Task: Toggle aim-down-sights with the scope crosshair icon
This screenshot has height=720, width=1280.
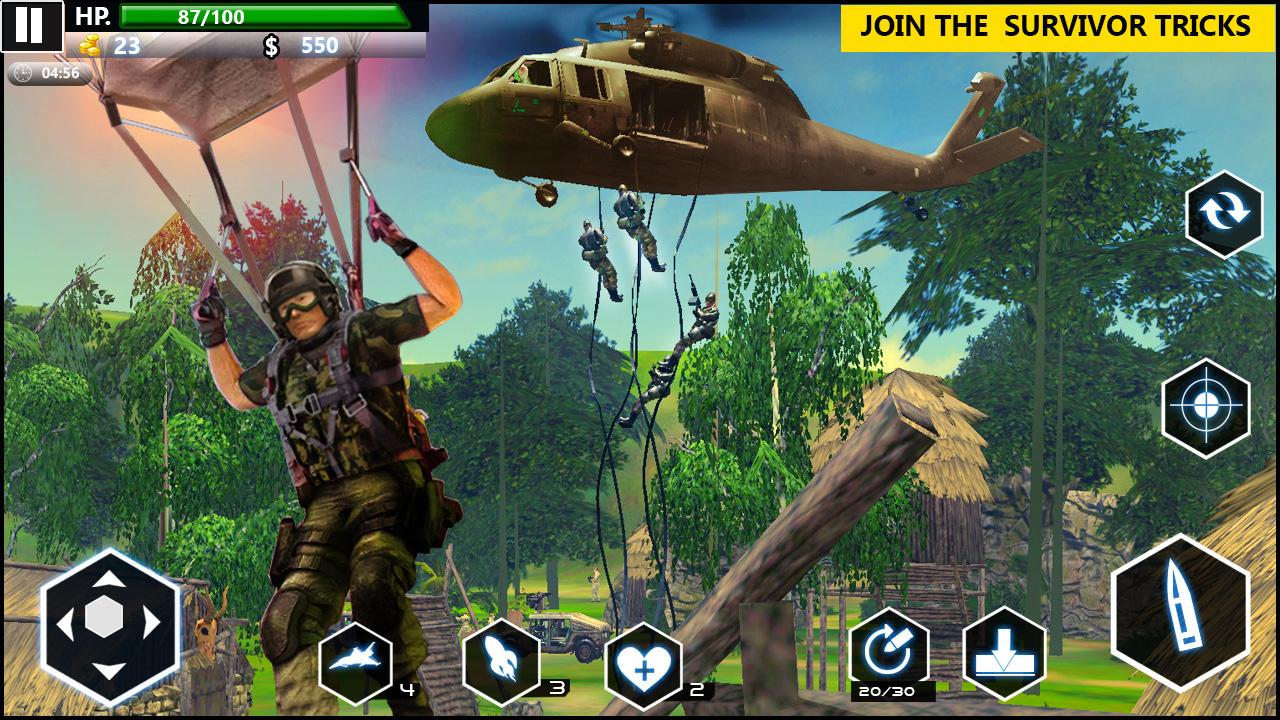Action: click(x=1204, y=405)
